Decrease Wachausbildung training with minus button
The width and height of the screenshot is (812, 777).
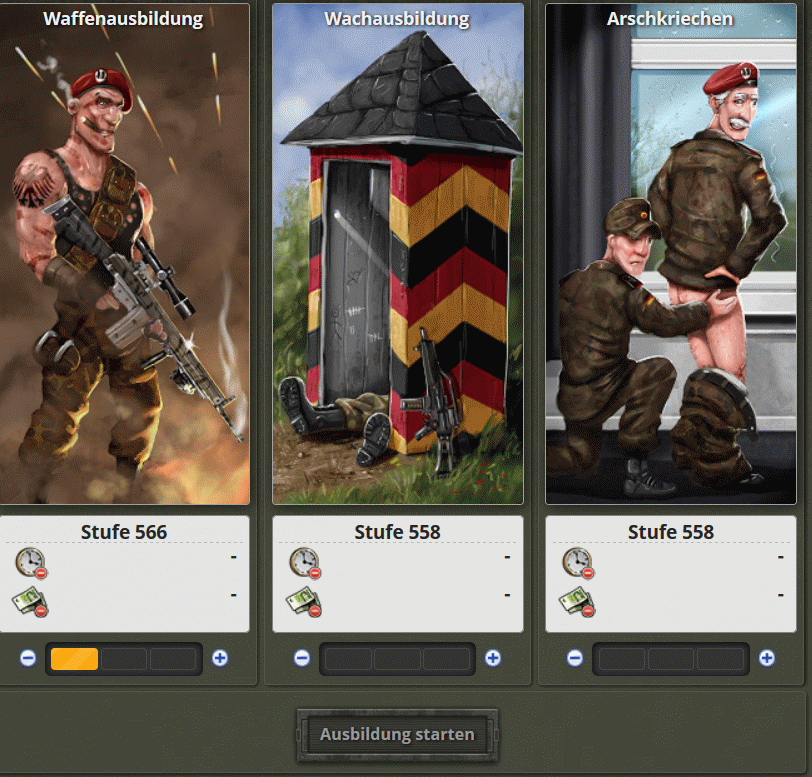pos(302,658)
